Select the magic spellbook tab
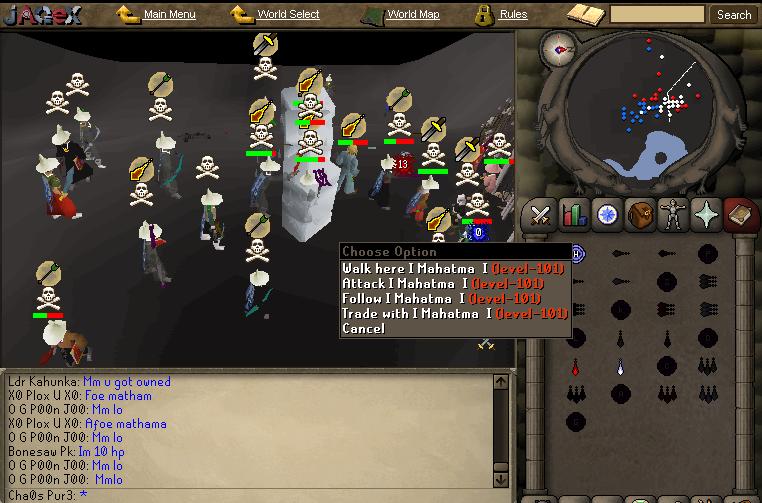 739,214
